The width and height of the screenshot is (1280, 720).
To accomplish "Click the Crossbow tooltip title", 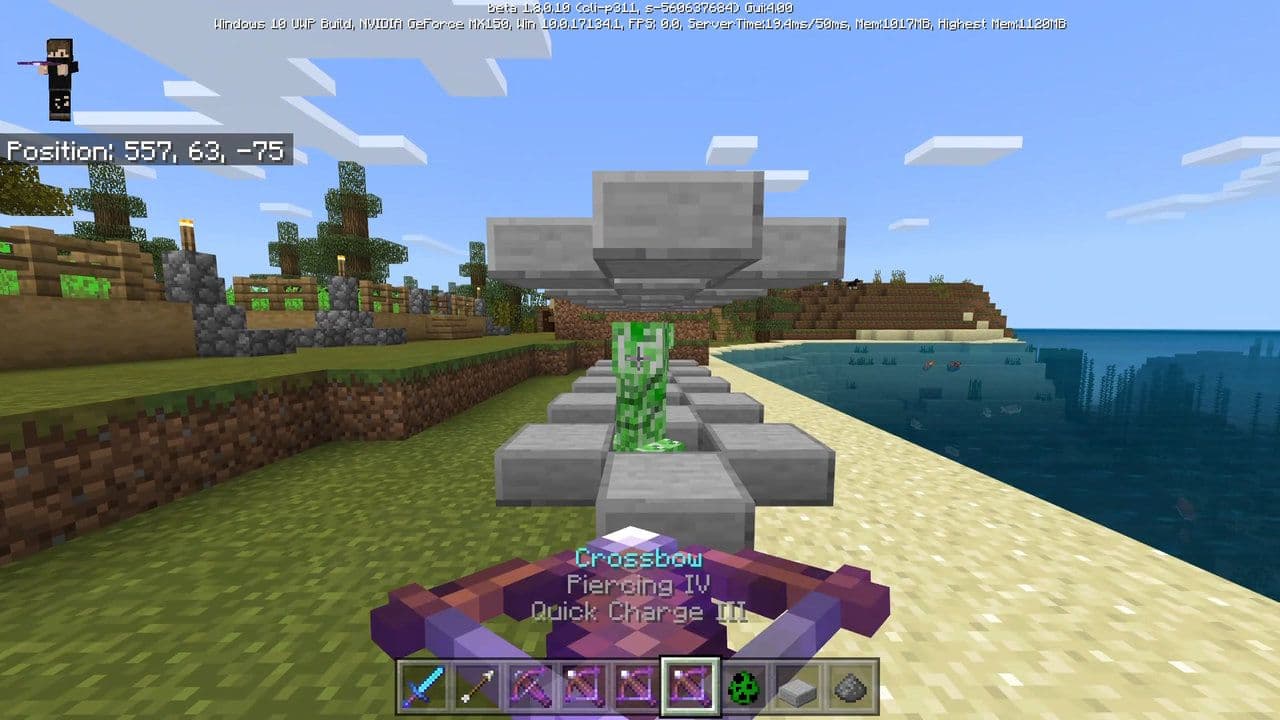I will point(639,557).
